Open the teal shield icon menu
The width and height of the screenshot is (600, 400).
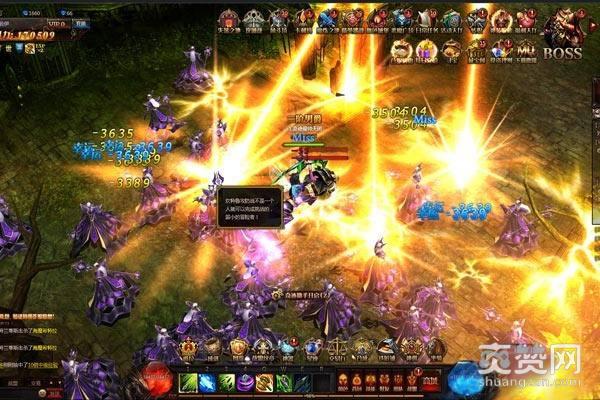coord(452,18)
